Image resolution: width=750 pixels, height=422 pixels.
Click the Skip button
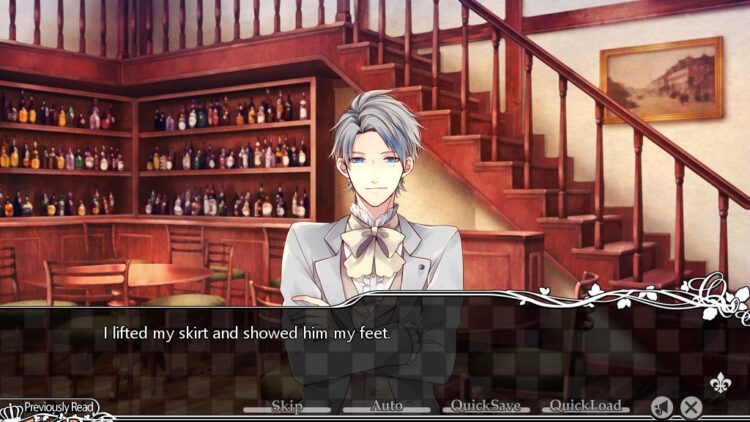[287, 406]
